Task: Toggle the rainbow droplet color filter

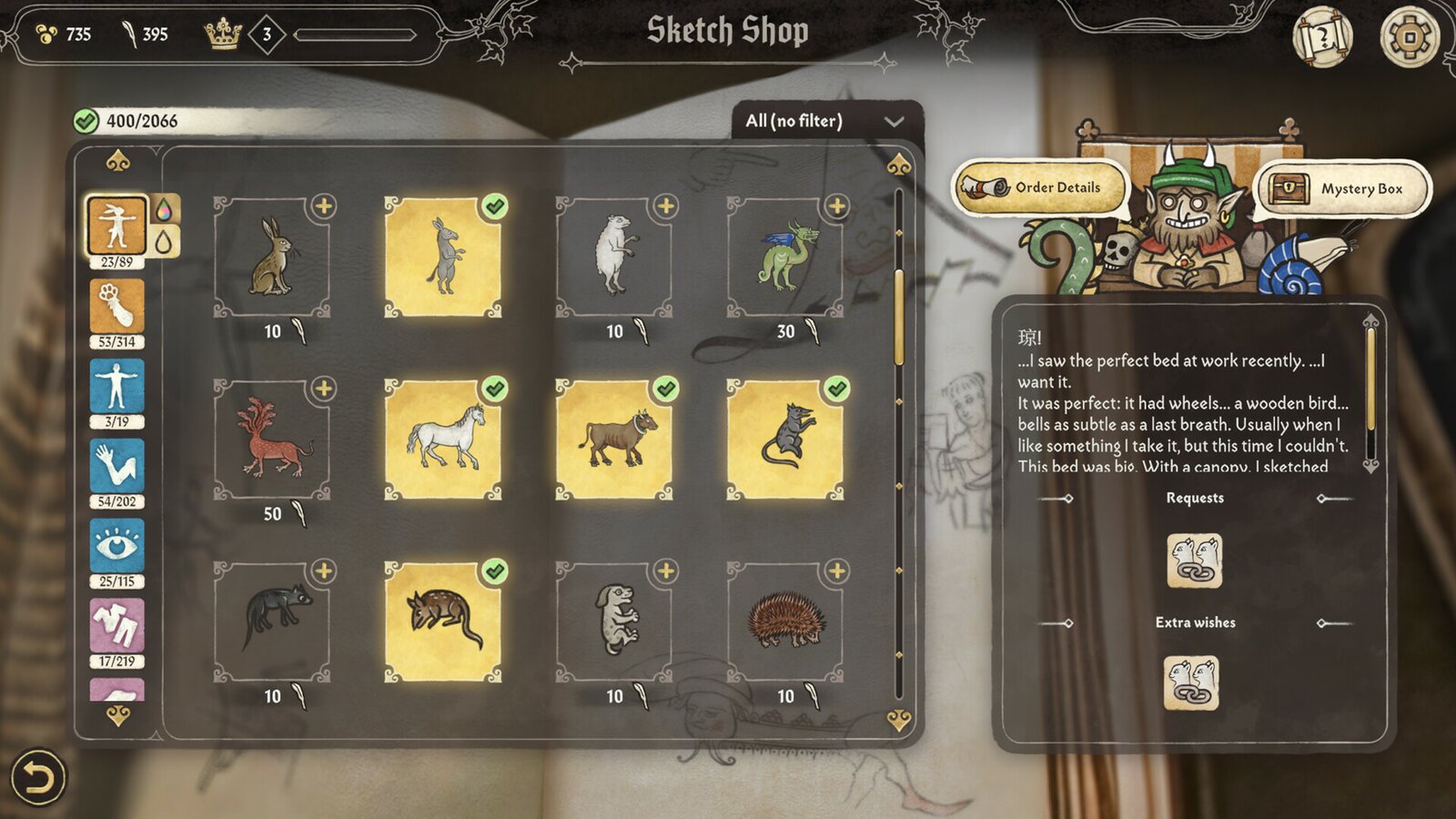Action: click(164, 207)
